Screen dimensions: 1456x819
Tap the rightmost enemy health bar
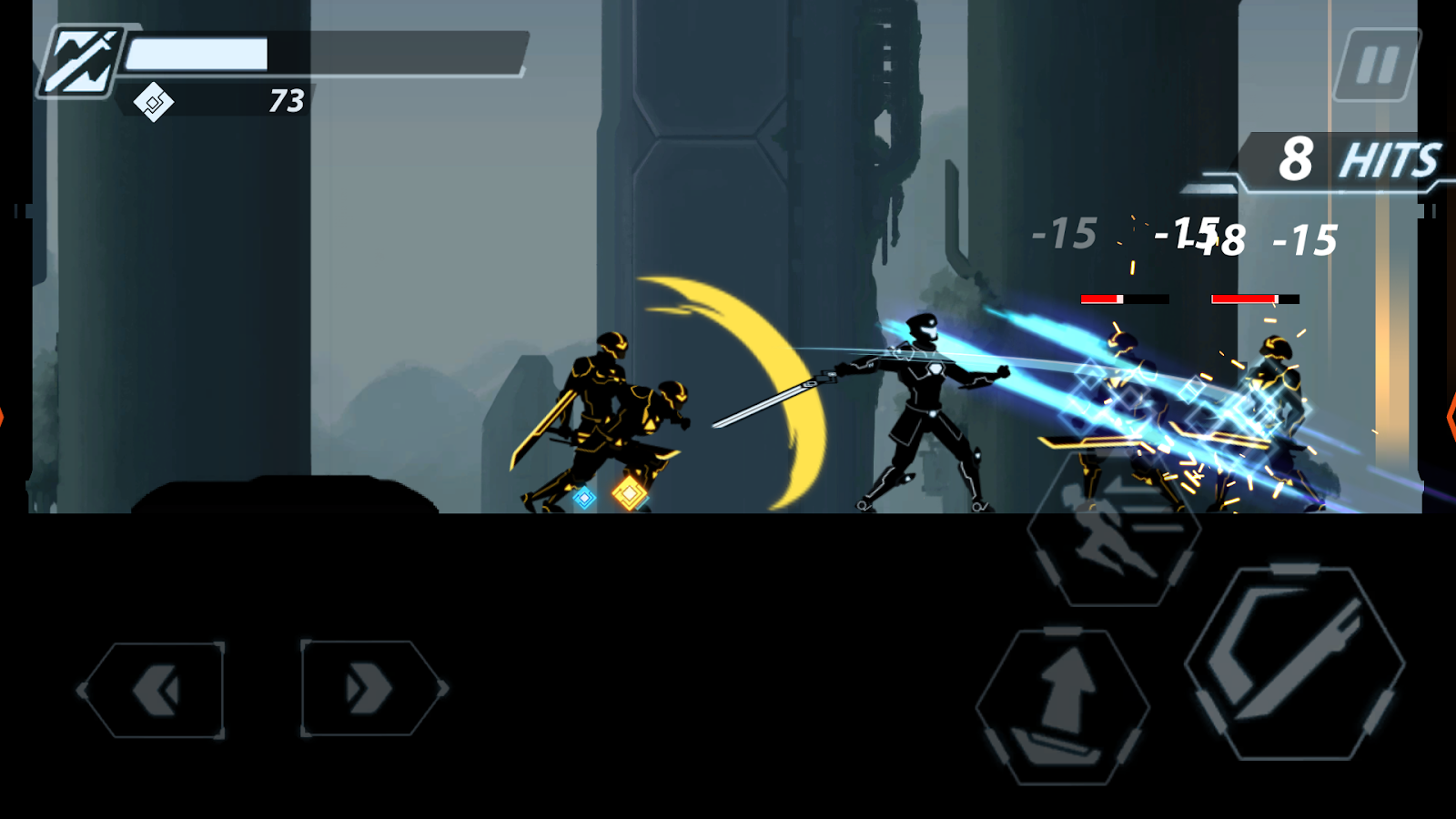1256,297
